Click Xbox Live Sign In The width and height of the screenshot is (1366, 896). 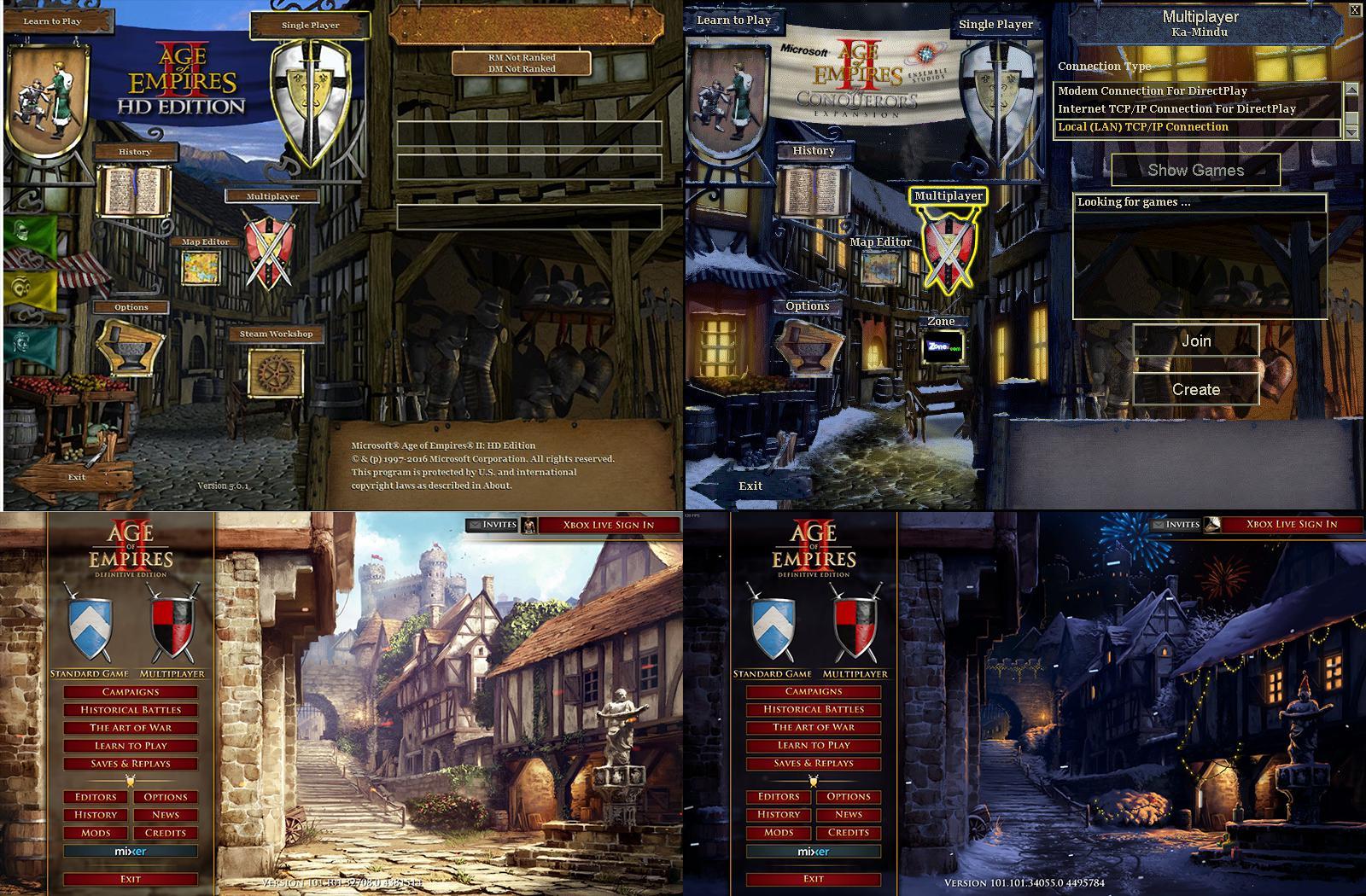(608, 526)
